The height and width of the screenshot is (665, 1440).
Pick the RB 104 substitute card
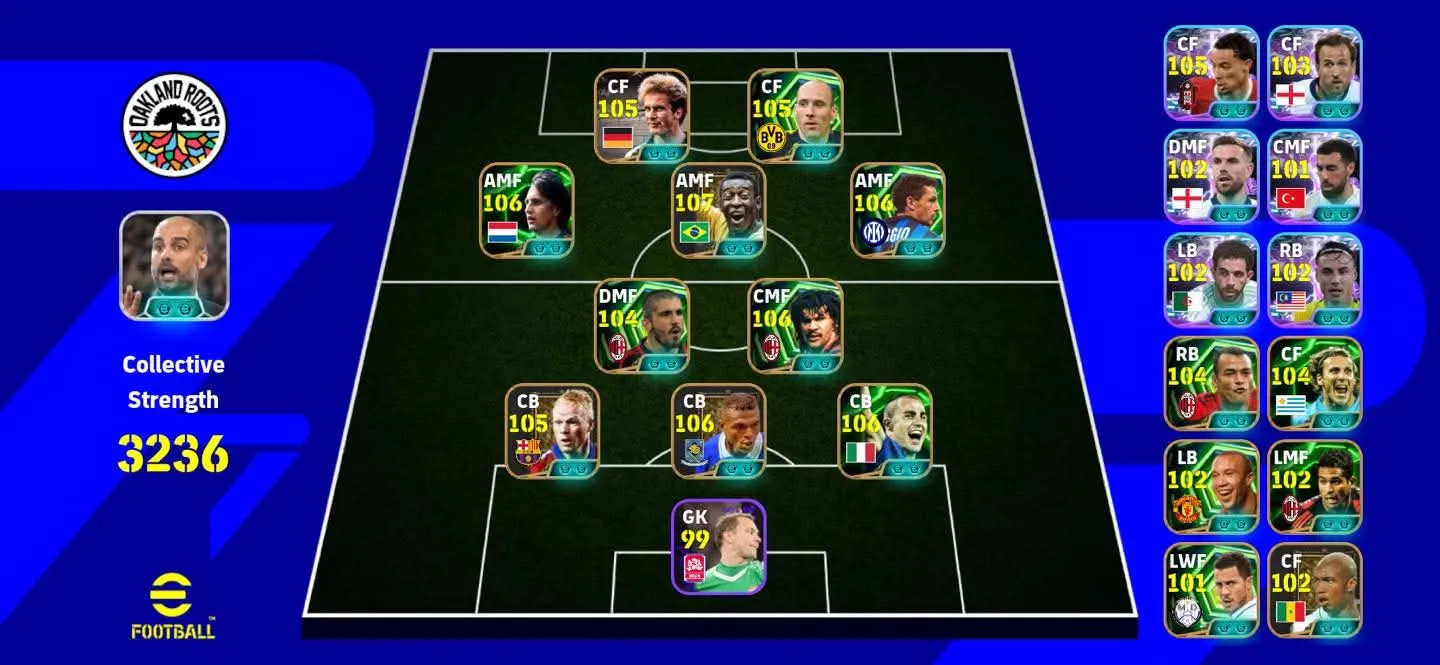point(1211,383)
